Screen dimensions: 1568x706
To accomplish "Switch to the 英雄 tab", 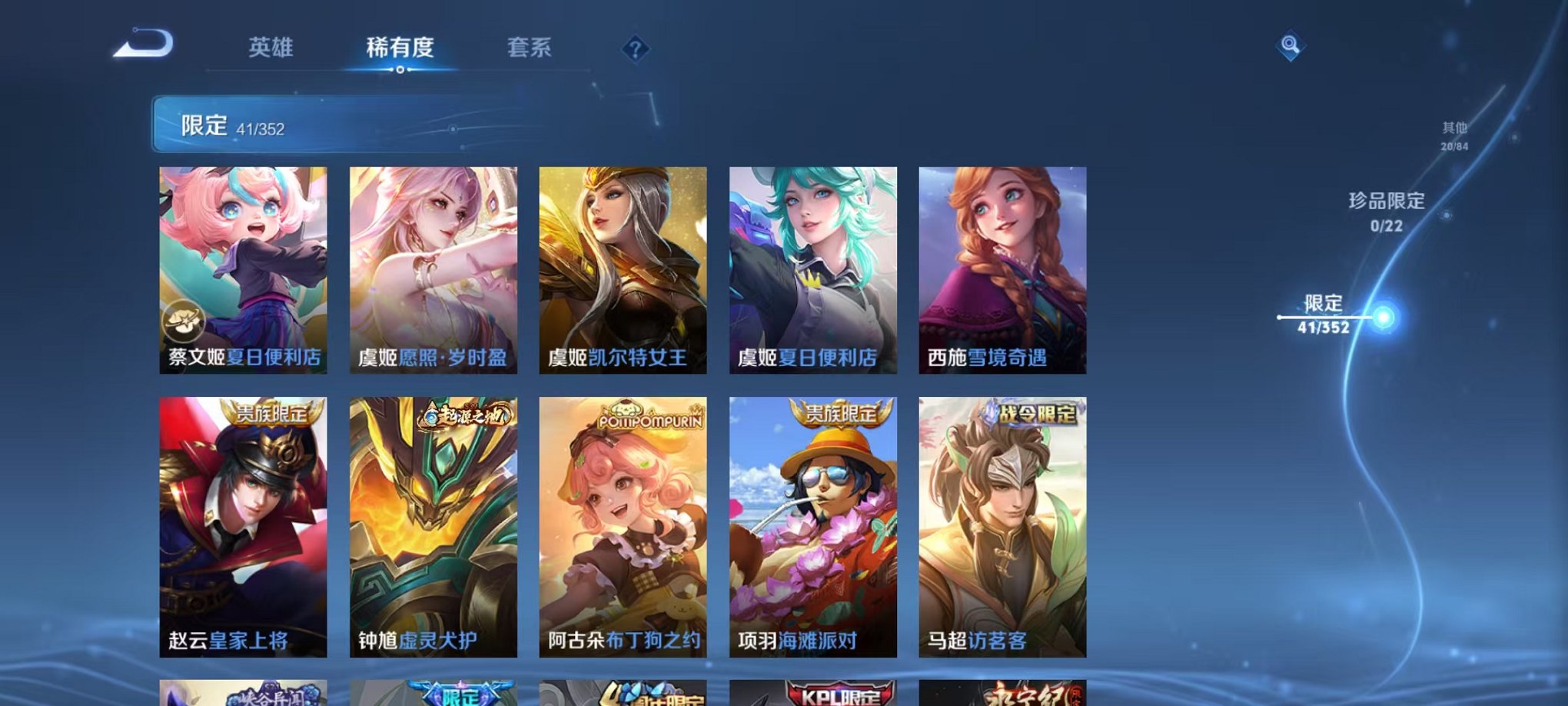I will (x=271, y=48).
